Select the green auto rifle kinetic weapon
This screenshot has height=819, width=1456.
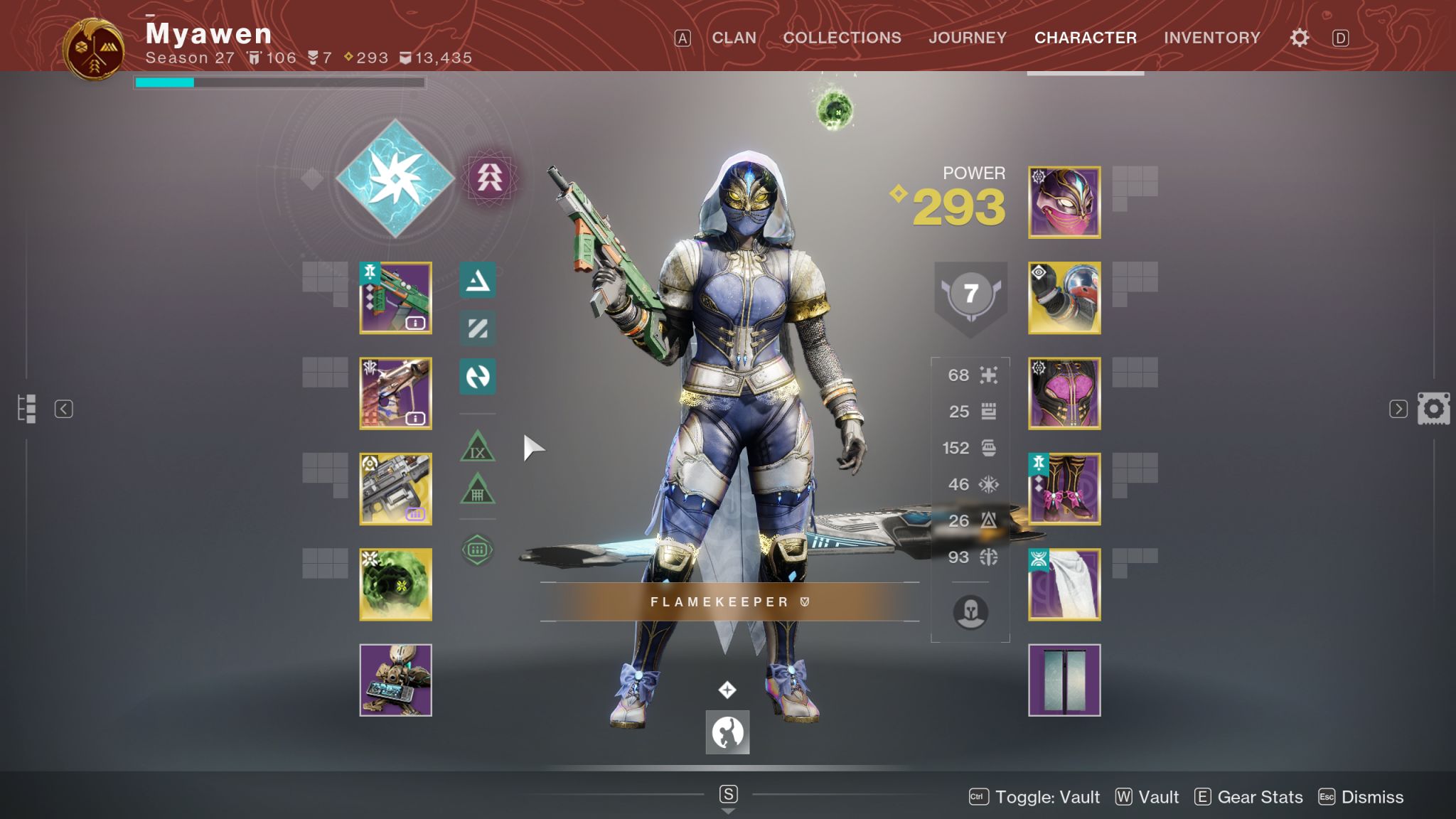(x=395, y=298)
